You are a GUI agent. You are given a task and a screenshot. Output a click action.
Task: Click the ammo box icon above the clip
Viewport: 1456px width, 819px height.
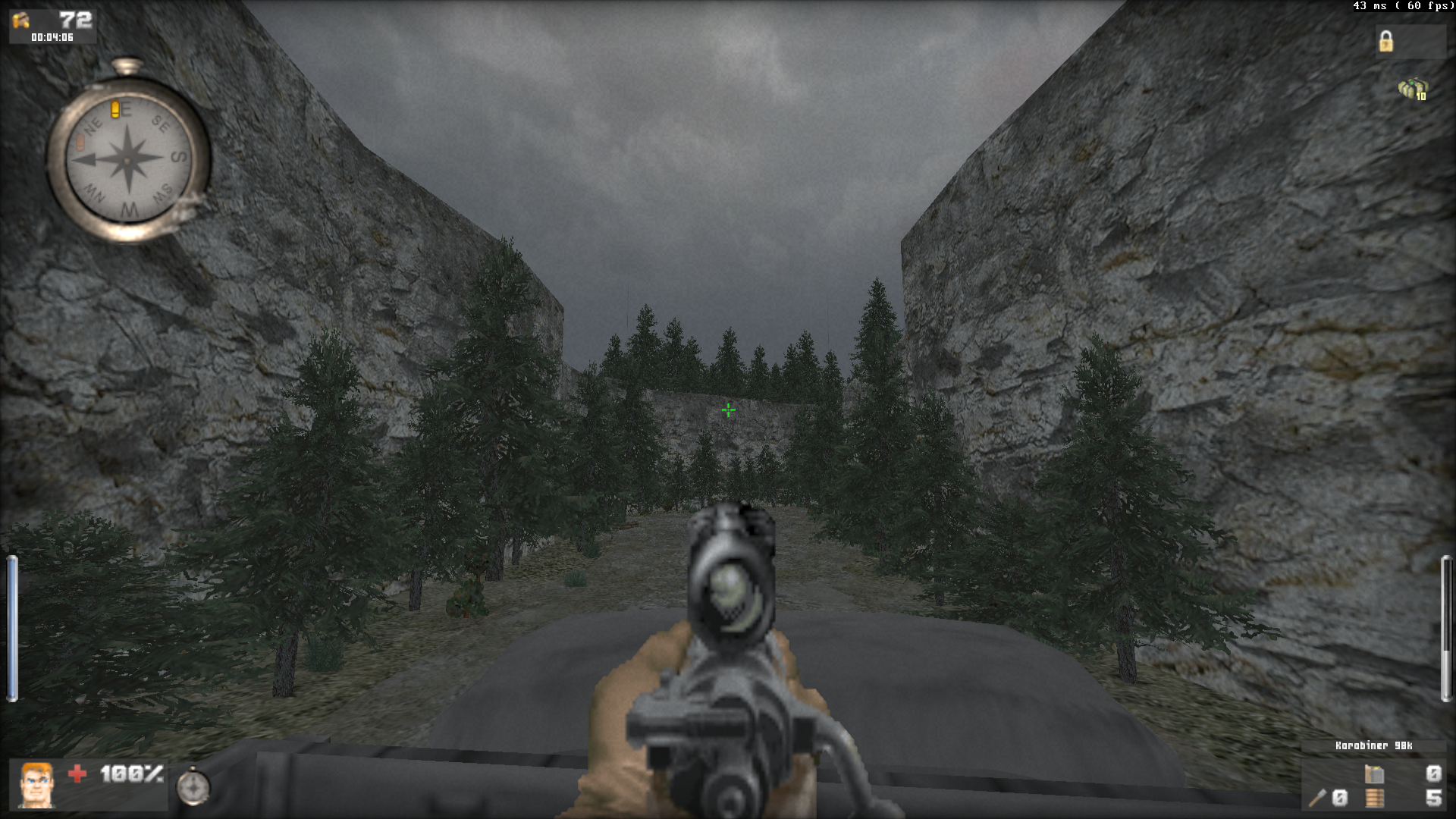pos(1374,775)
